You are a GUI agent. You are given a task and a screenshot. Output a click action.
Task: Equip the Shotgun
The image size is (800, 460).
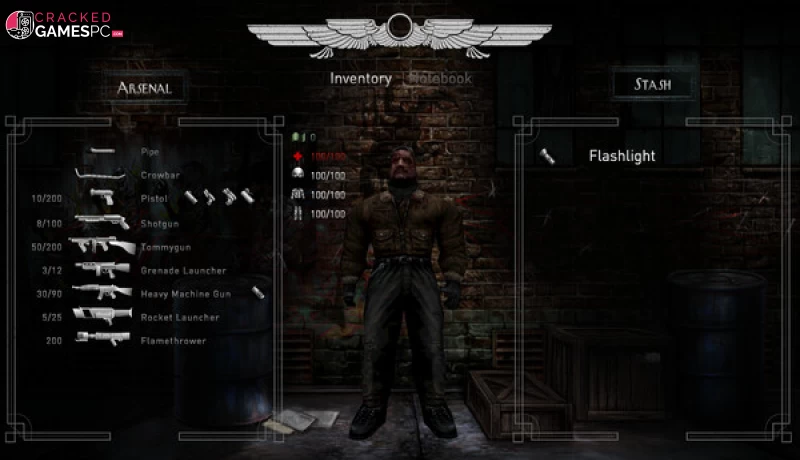[x=156, y=222]
